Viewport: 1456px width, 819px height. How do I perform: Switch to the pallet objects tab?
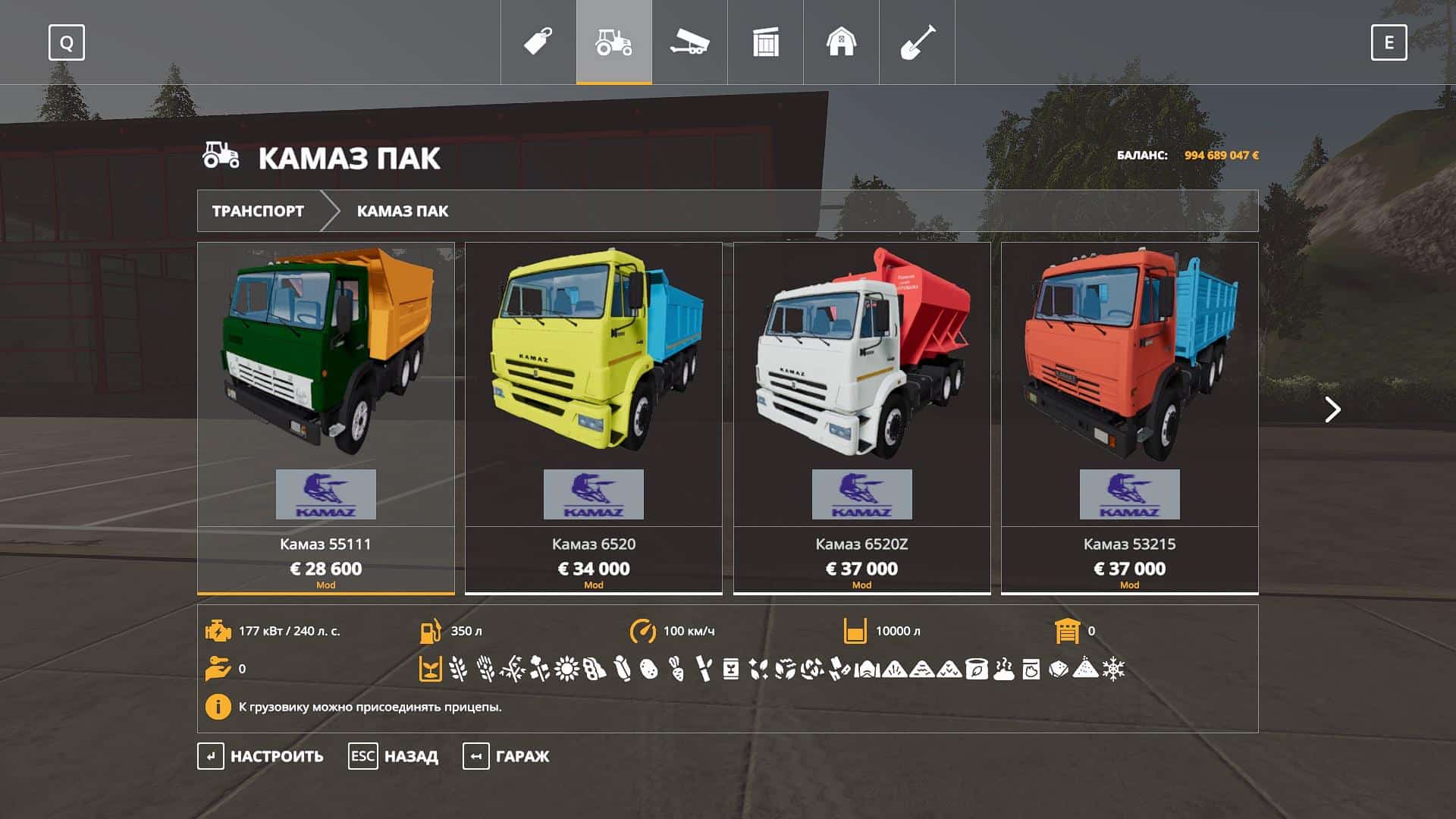click(765, 42)
